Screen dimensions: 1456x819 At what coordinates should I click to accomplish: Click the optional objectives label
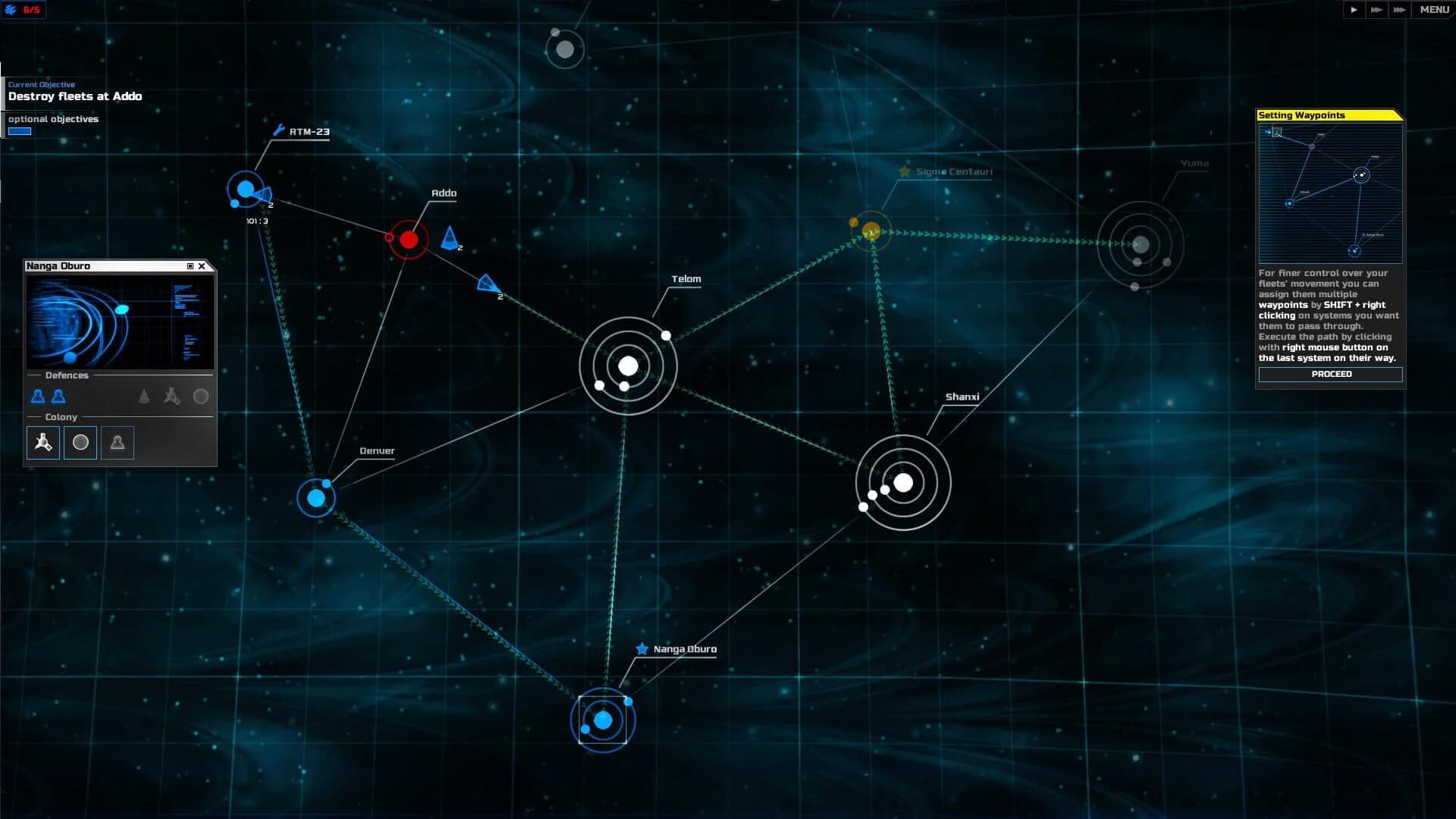[x=52, y=119]
